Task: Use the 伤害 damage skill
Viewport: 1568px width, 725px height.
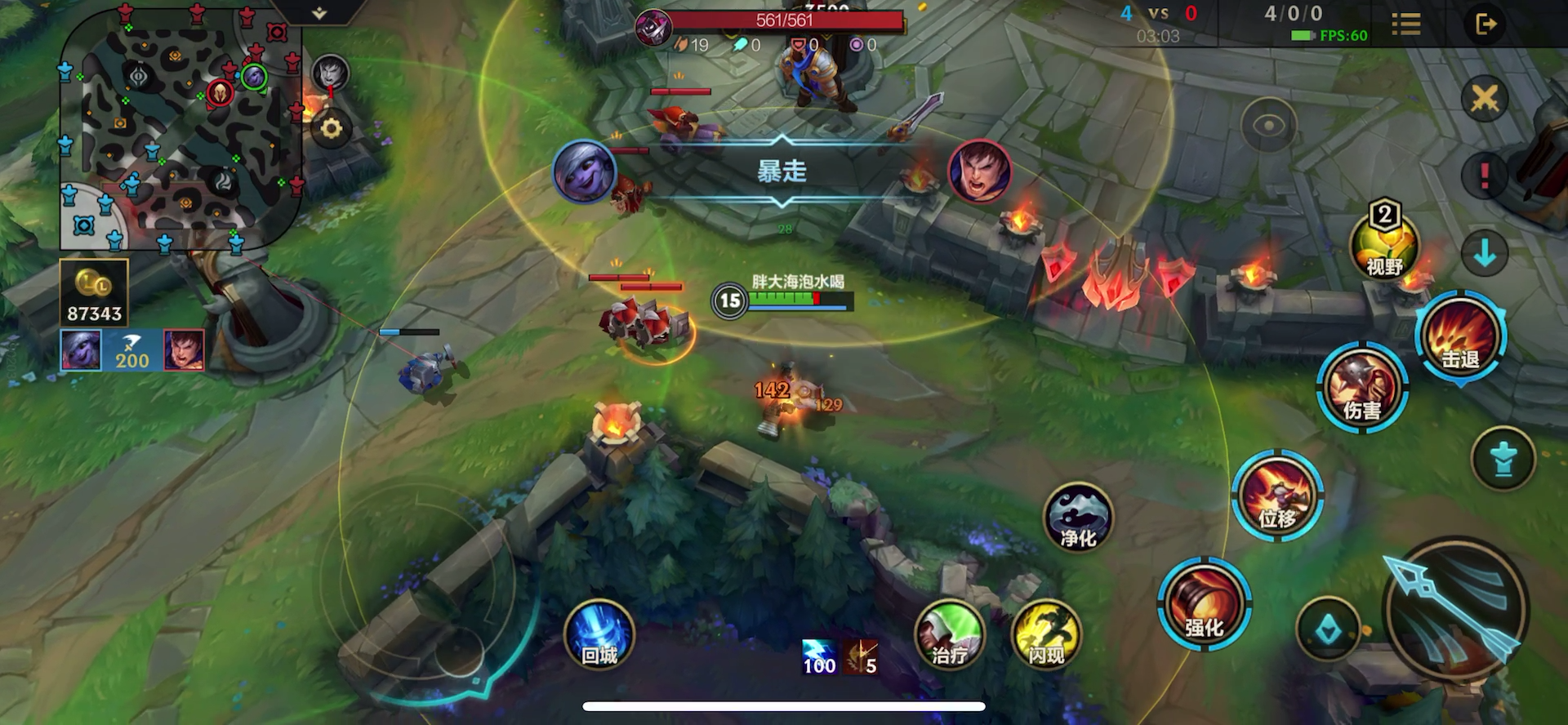Action: (1361, 388)
